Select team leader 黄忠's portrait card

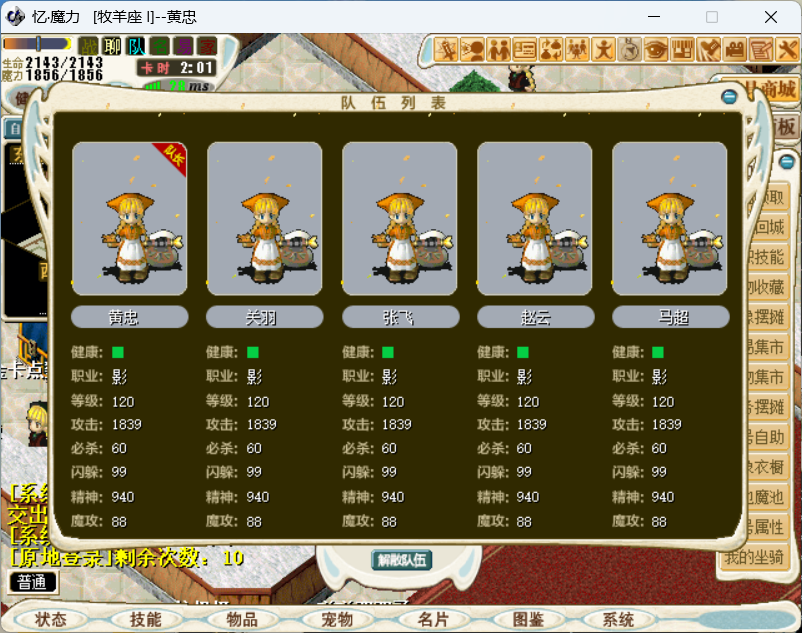click(x=130, y=218)
